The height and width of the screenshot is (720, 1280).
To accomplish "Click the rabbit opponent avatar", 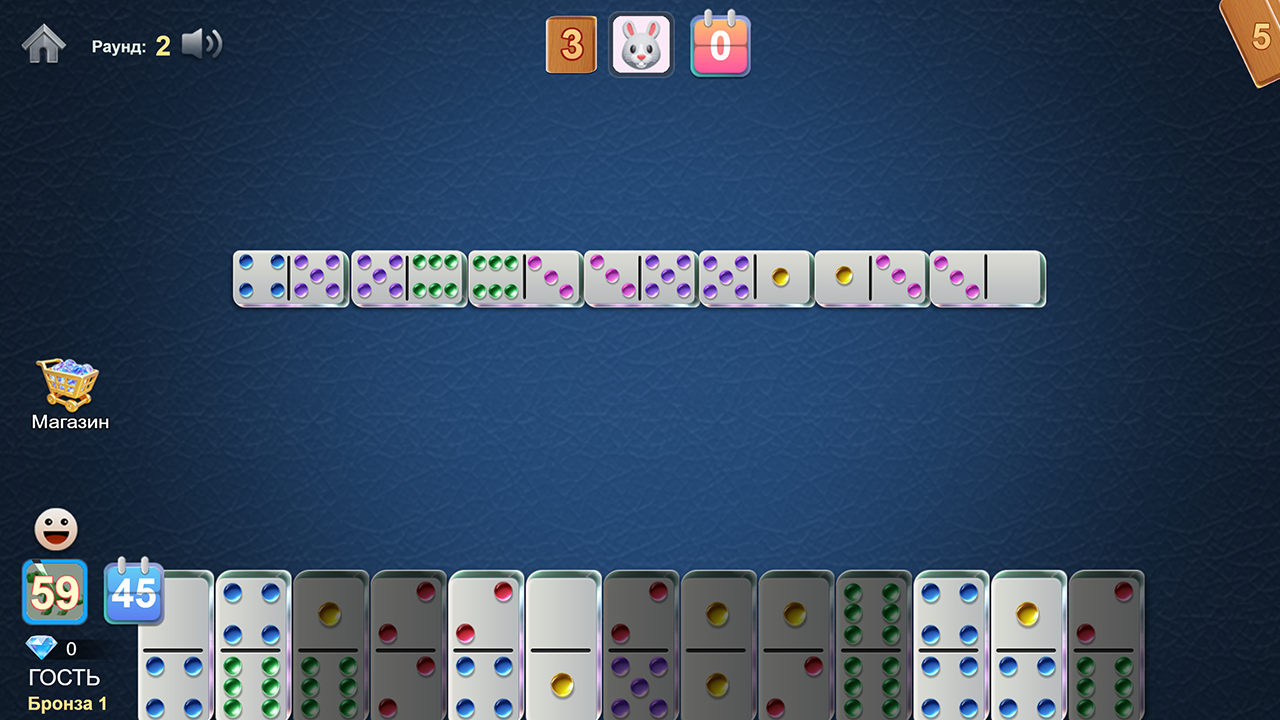I will tap(640, 44).
